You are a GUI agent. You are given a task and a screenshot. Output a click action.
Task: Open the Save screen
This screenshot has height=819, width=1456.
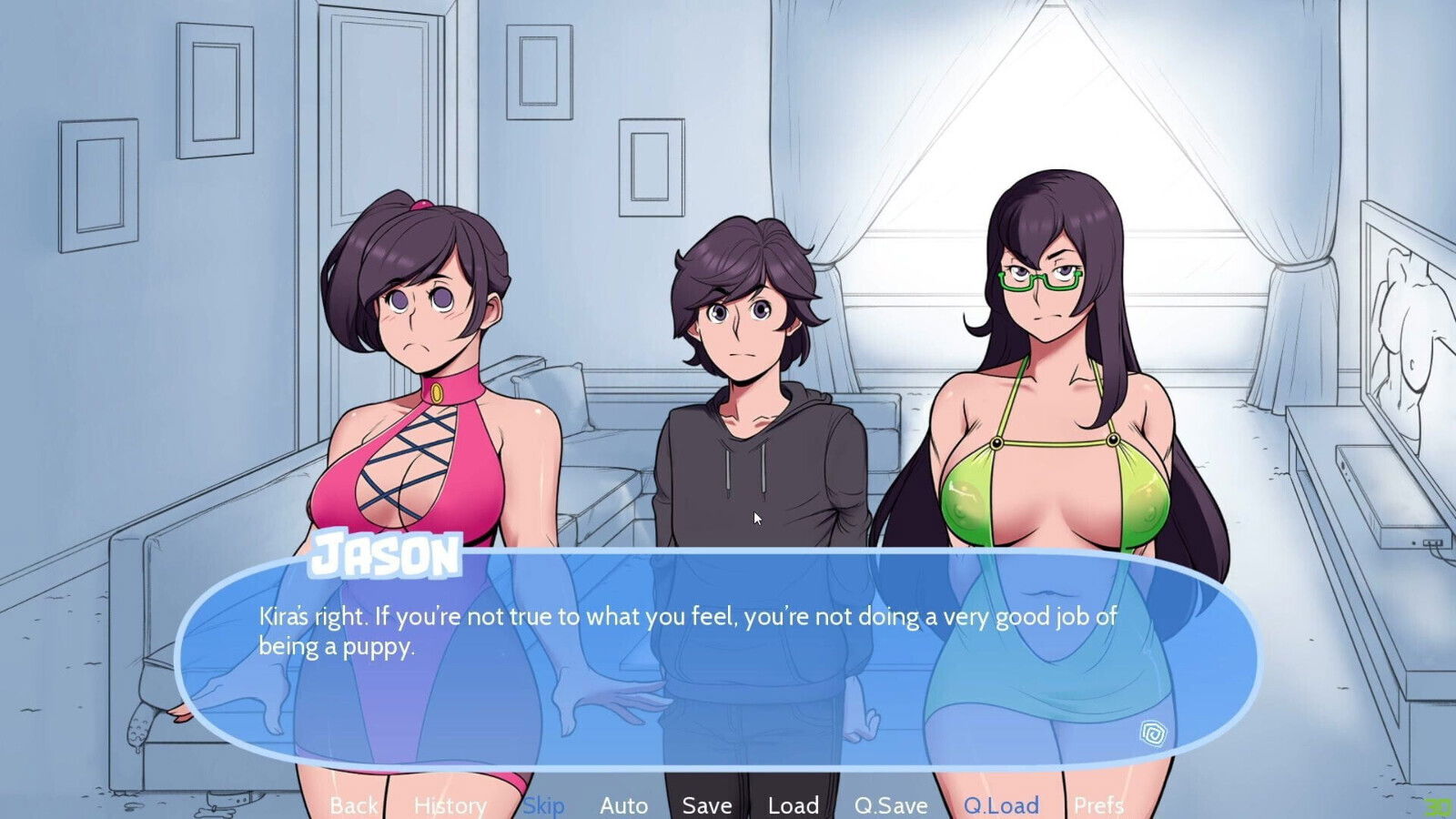click(x=706, y=804)
